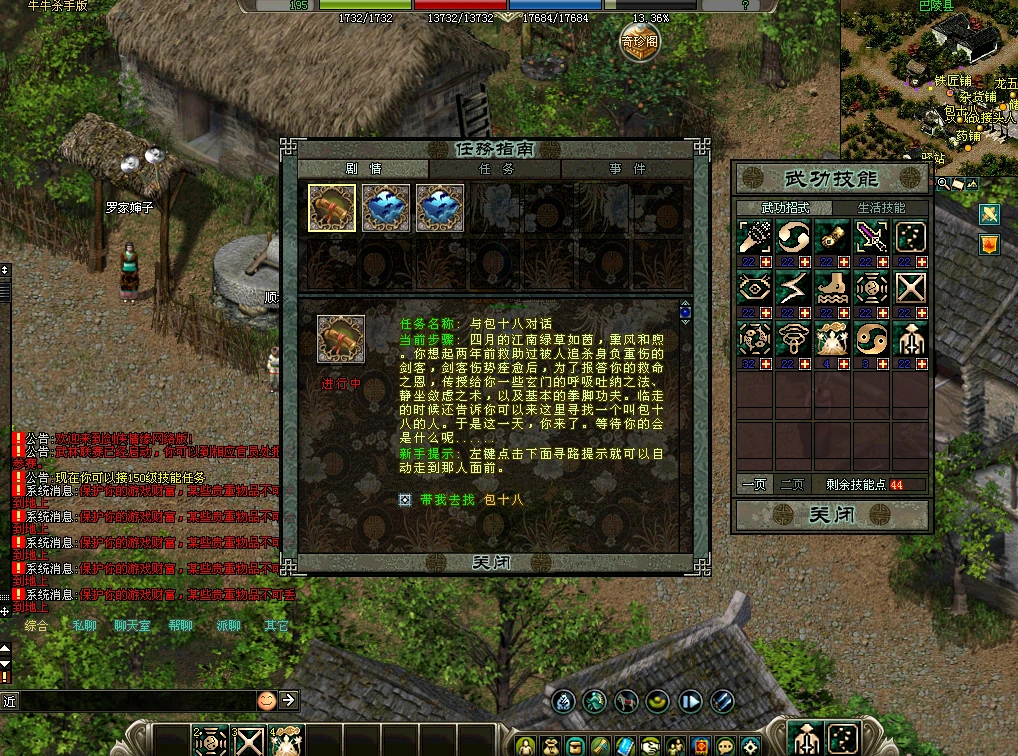Go to skill page 二页
Image resolution: width=1018 pixels, height=756 pixels.
791,484
